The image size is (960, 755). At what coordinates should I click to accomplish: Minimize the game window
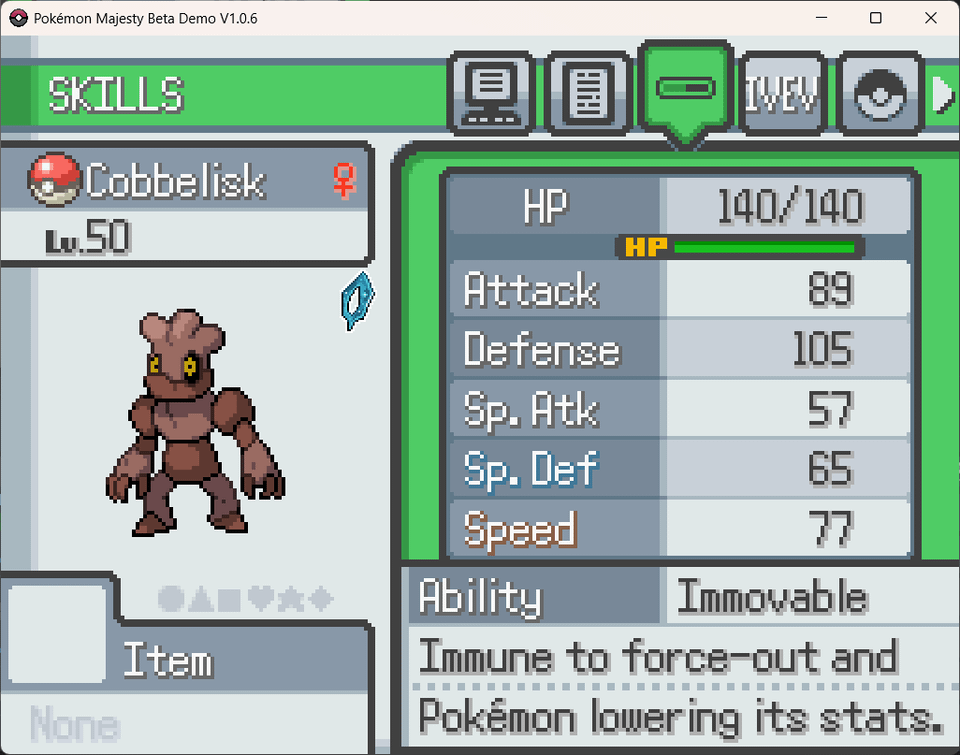pyautogui.click(x=821, y=18)
